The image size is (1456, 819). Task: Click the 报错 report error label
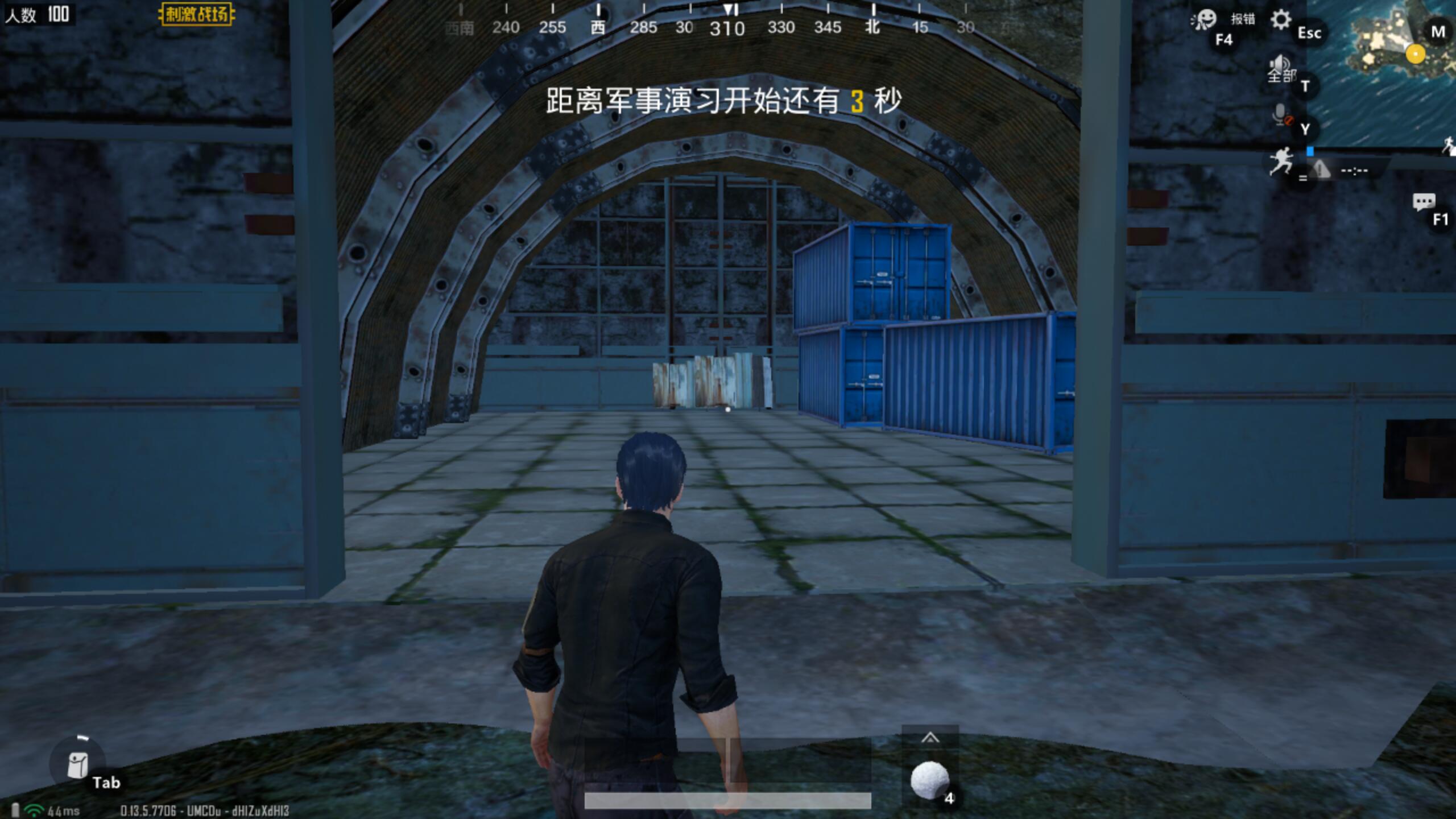click(1243, 18)
